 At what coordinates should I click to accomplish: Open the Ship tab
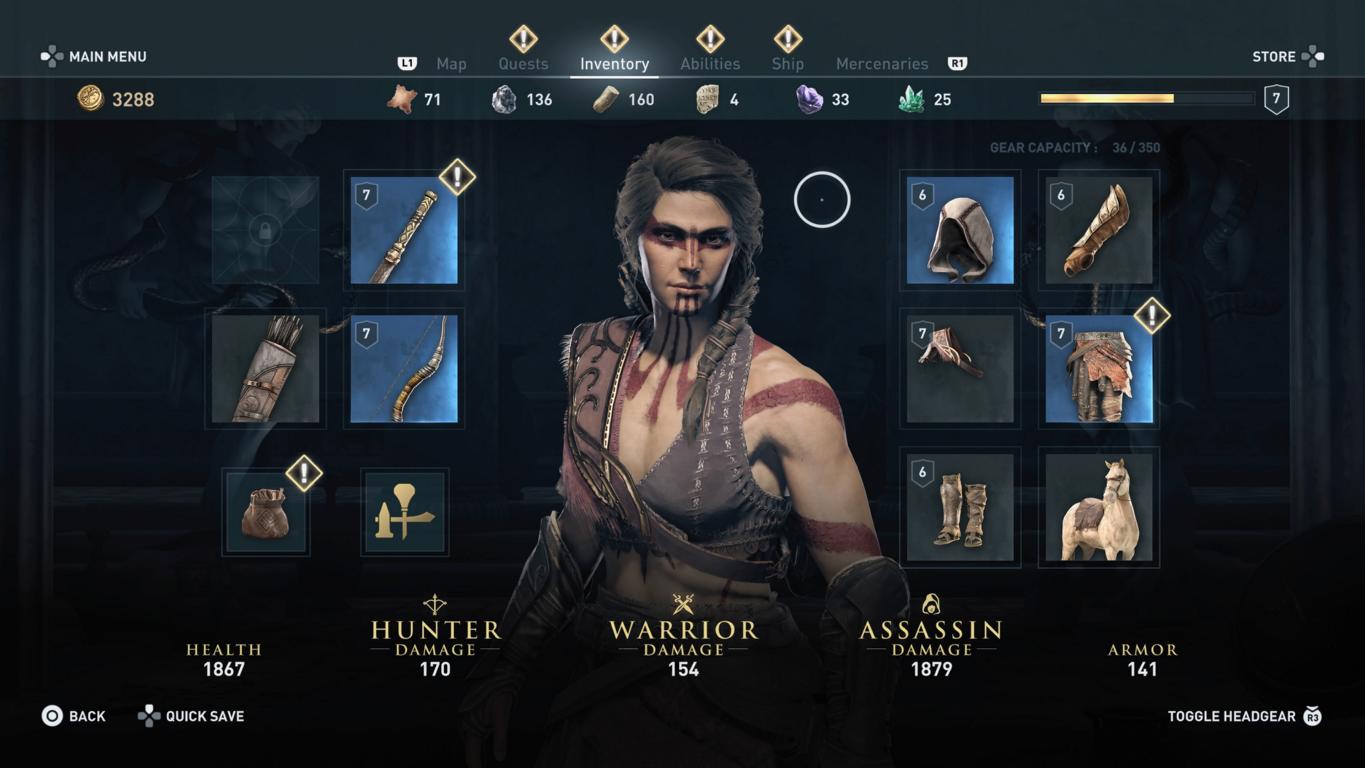tap(787, 64)
